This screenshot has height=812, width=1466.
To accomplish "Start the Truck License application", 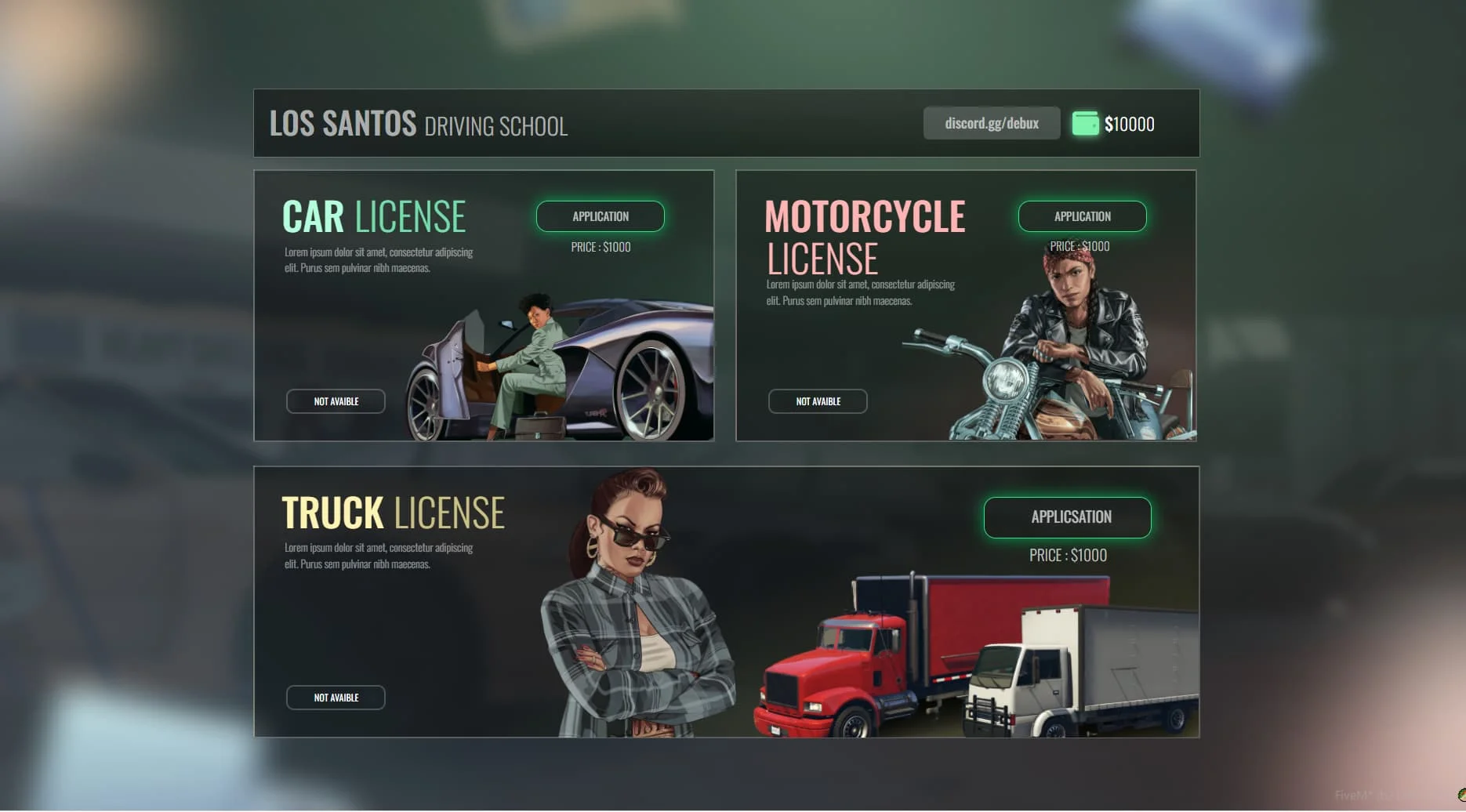I will (x=1067, y=517).
